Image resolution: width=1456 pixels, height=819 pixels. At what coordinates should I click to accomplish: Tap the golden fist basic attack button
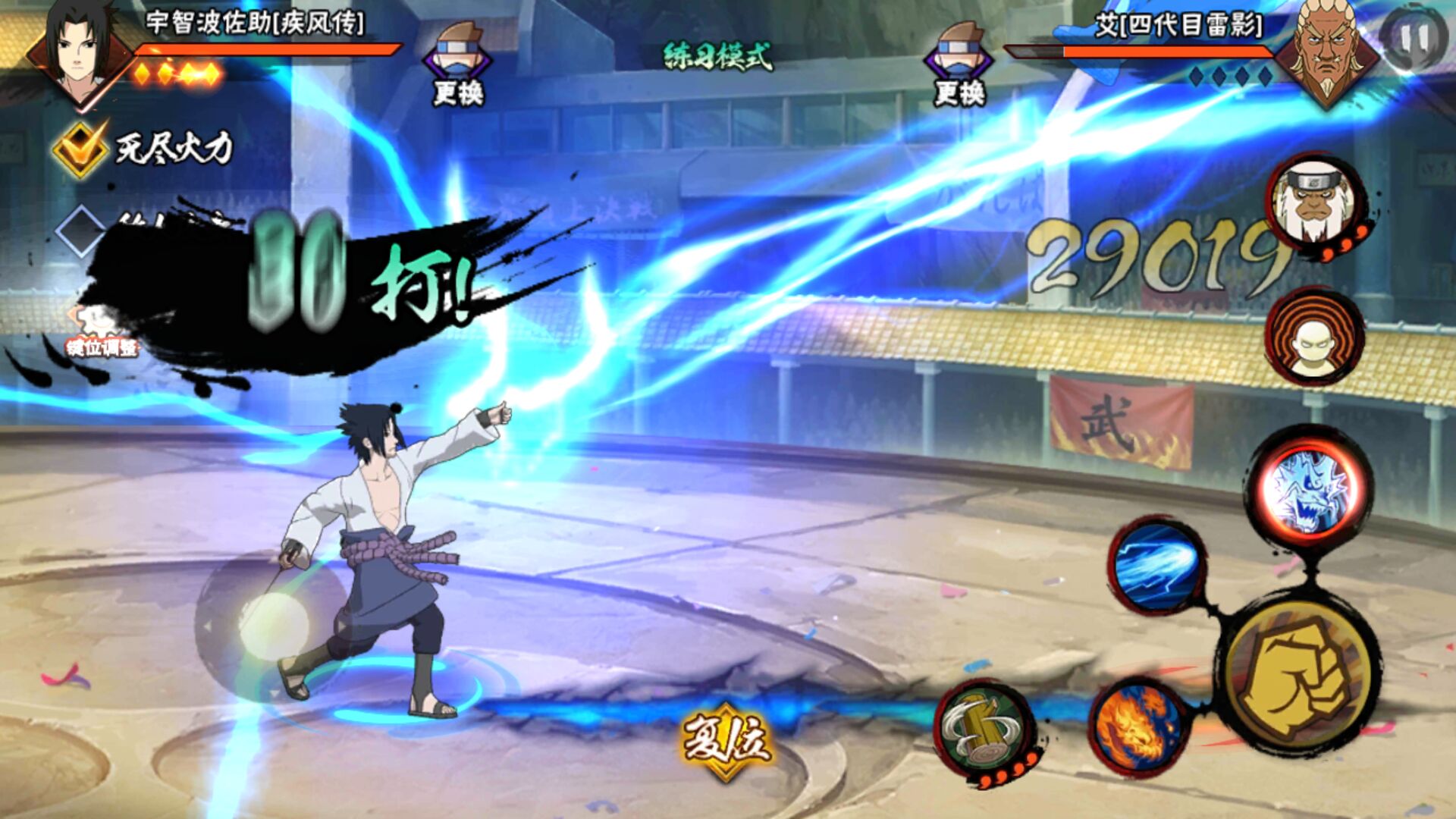click(x=1298, y=675)
